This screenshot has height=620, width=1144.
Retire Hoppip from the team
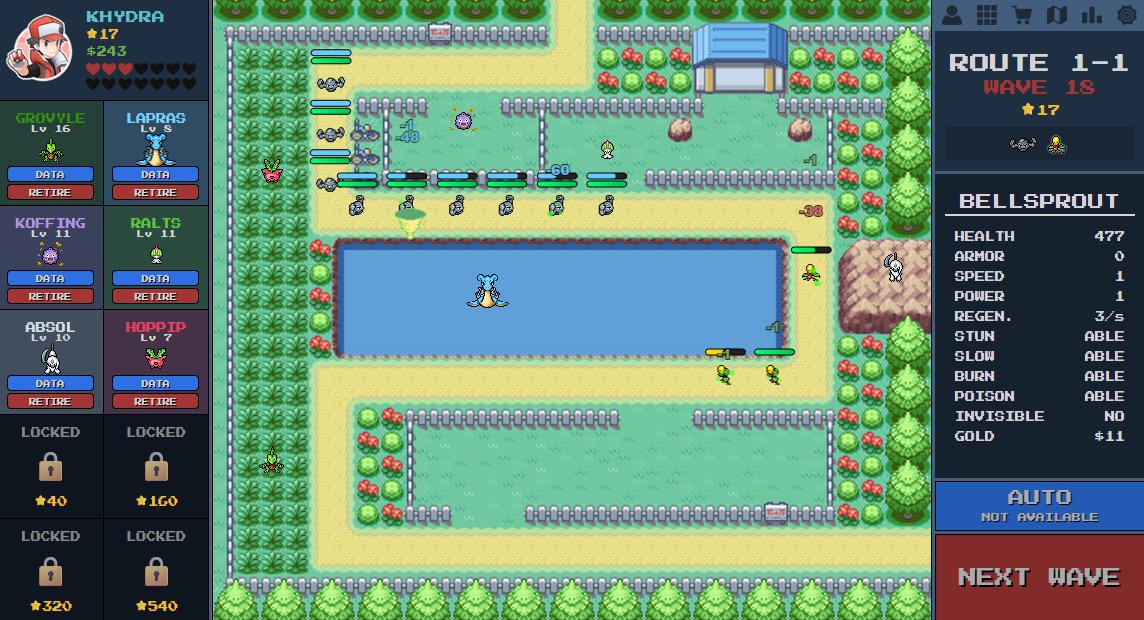click(155, 401)
